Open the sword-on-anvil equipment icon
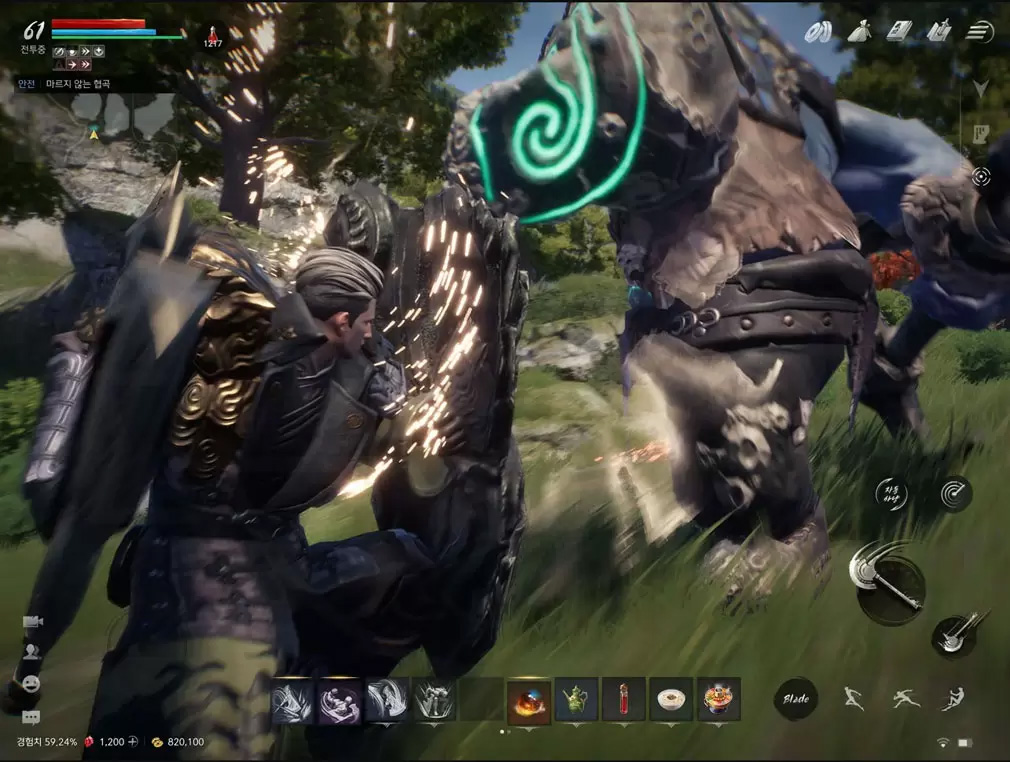 938,31
